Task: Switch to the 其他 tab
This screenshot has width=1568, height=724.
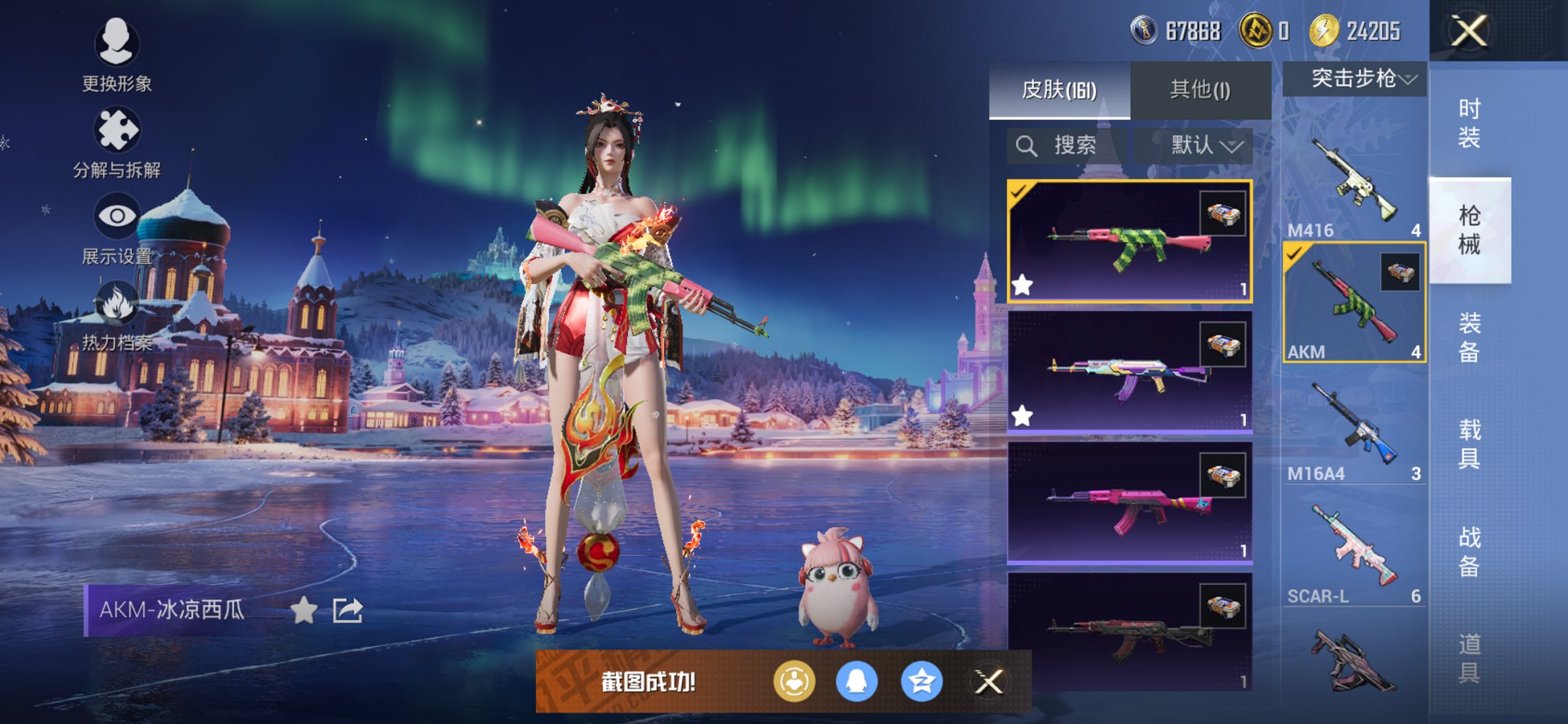Action: (x=1200, y=90)
